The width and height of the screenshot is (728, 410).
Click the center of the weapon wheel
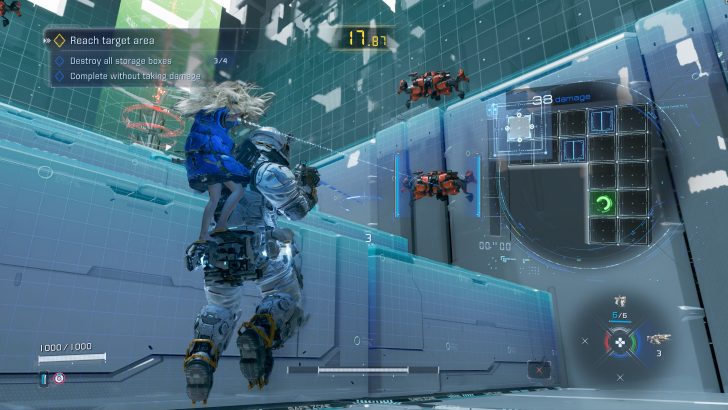tap(619, 341)
